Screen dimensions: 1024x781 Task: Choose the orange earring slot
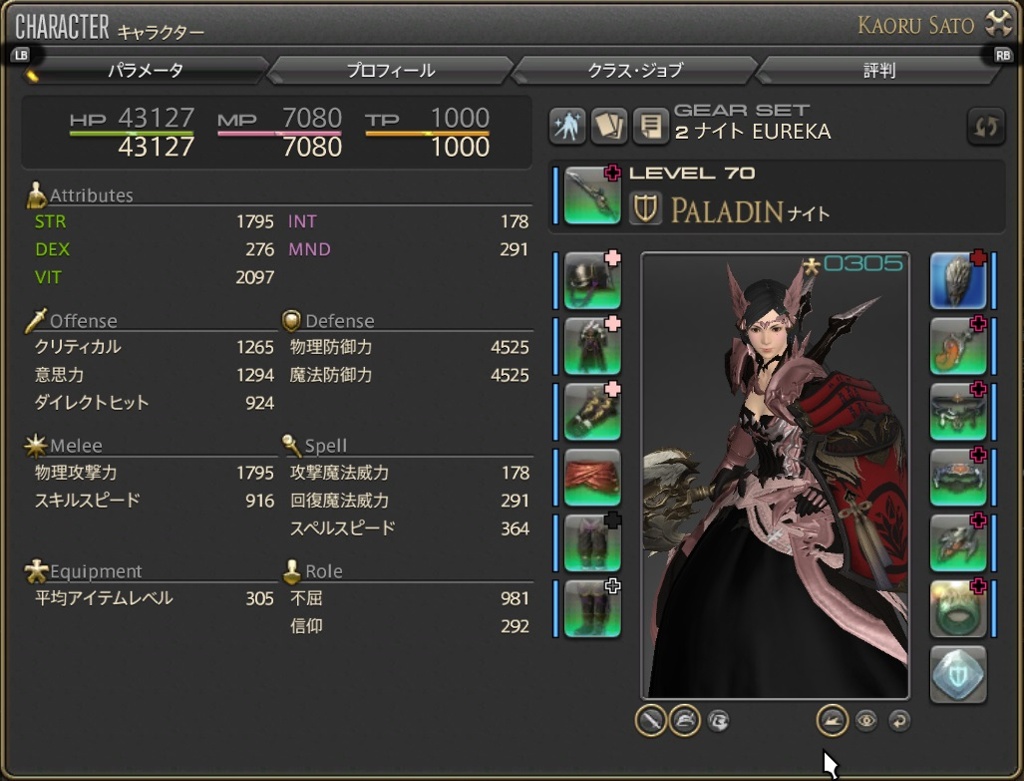(958, 346)
